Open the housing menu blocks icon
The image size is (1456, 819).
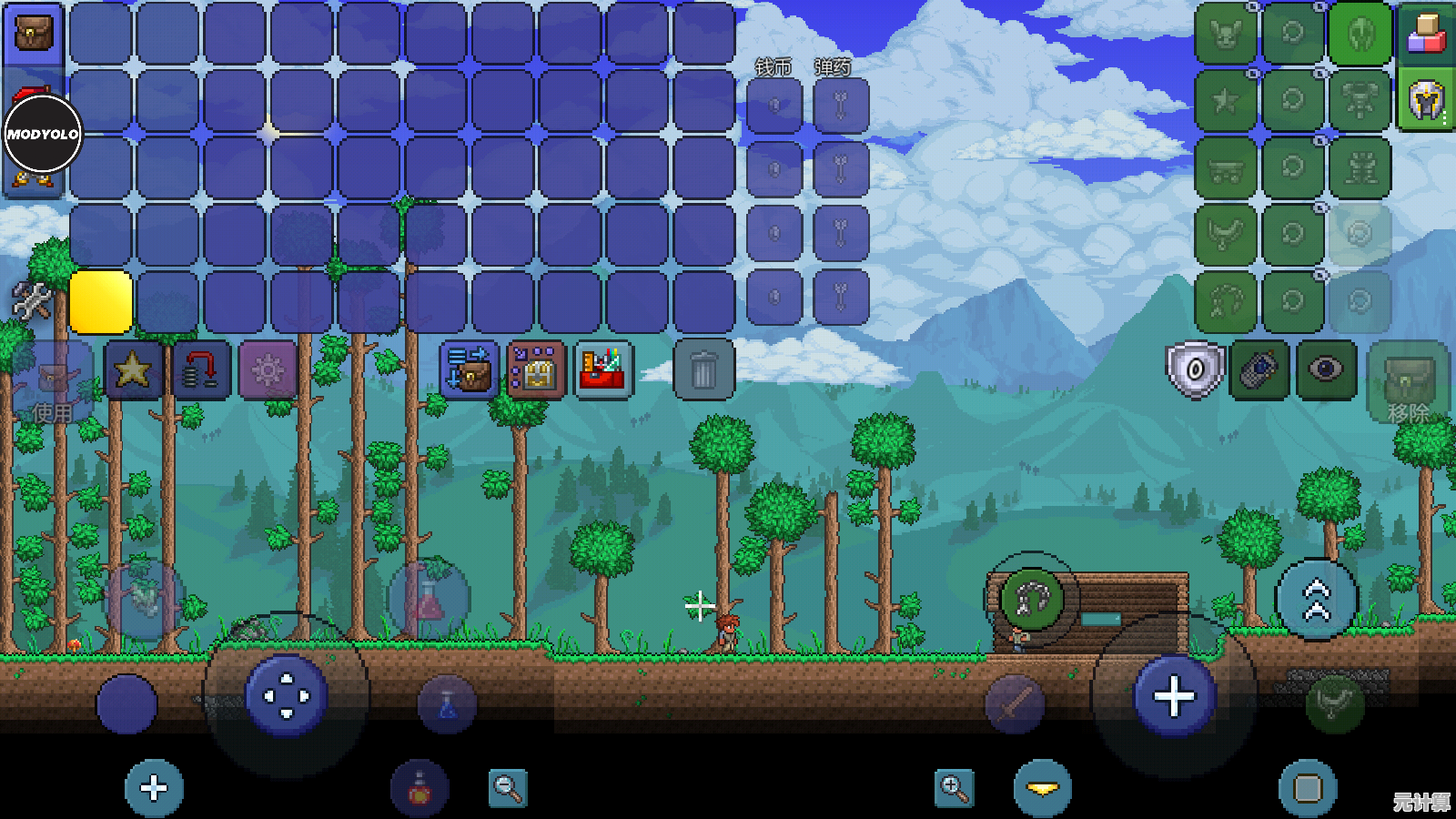(1426, 34)
